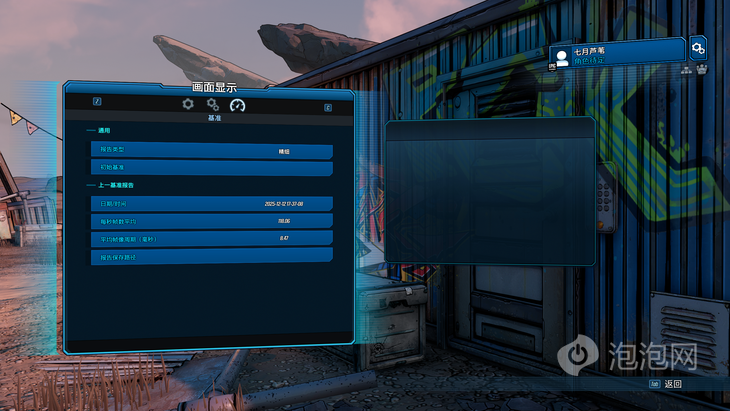Select the 报告类型 report type row
This screenshot has width=730, height=411.
click(x=211, y=151)
